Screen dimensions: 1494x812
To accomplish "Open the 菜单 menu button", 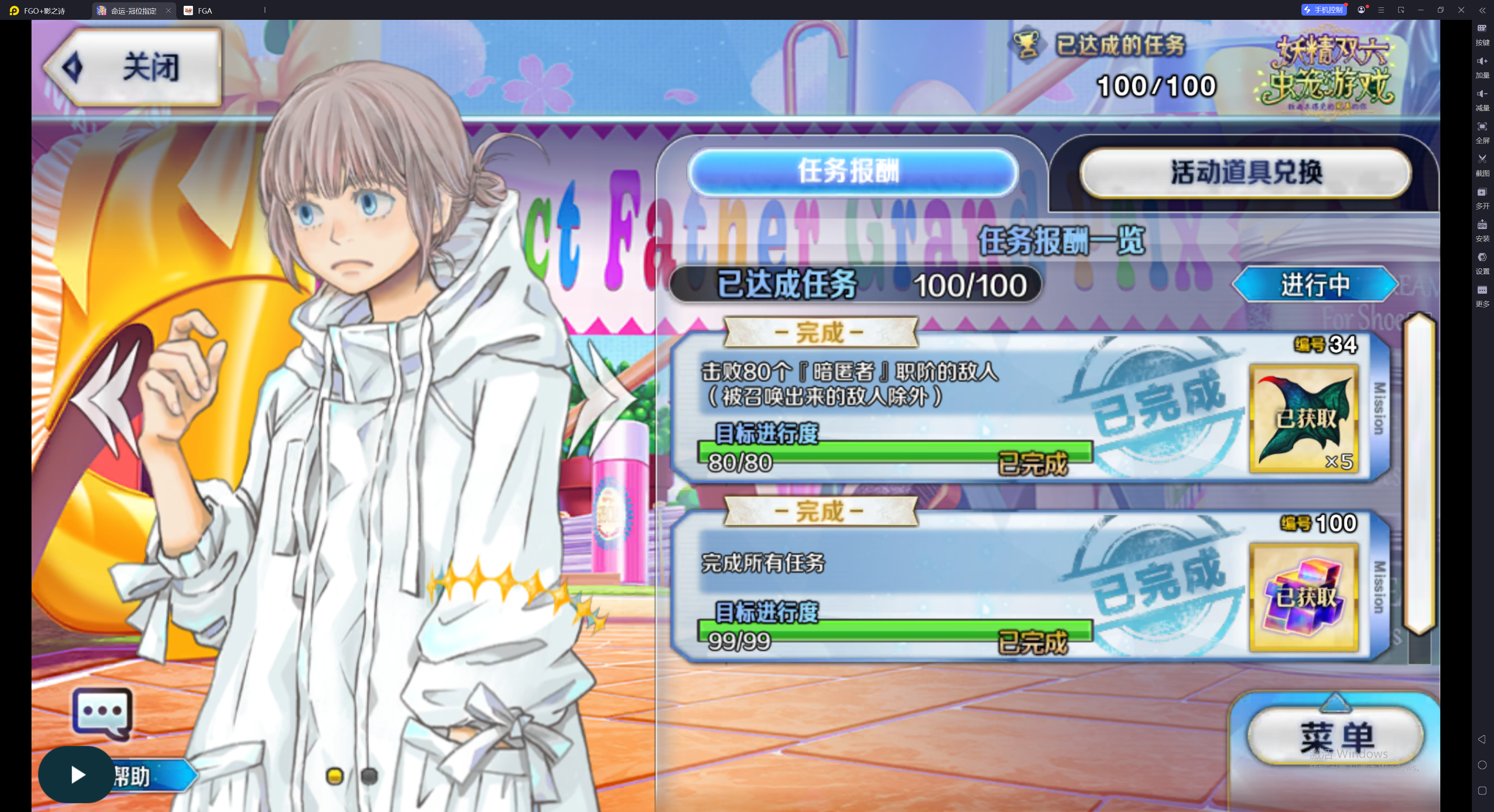I will pyautogui.click(x=1336, y=735).
